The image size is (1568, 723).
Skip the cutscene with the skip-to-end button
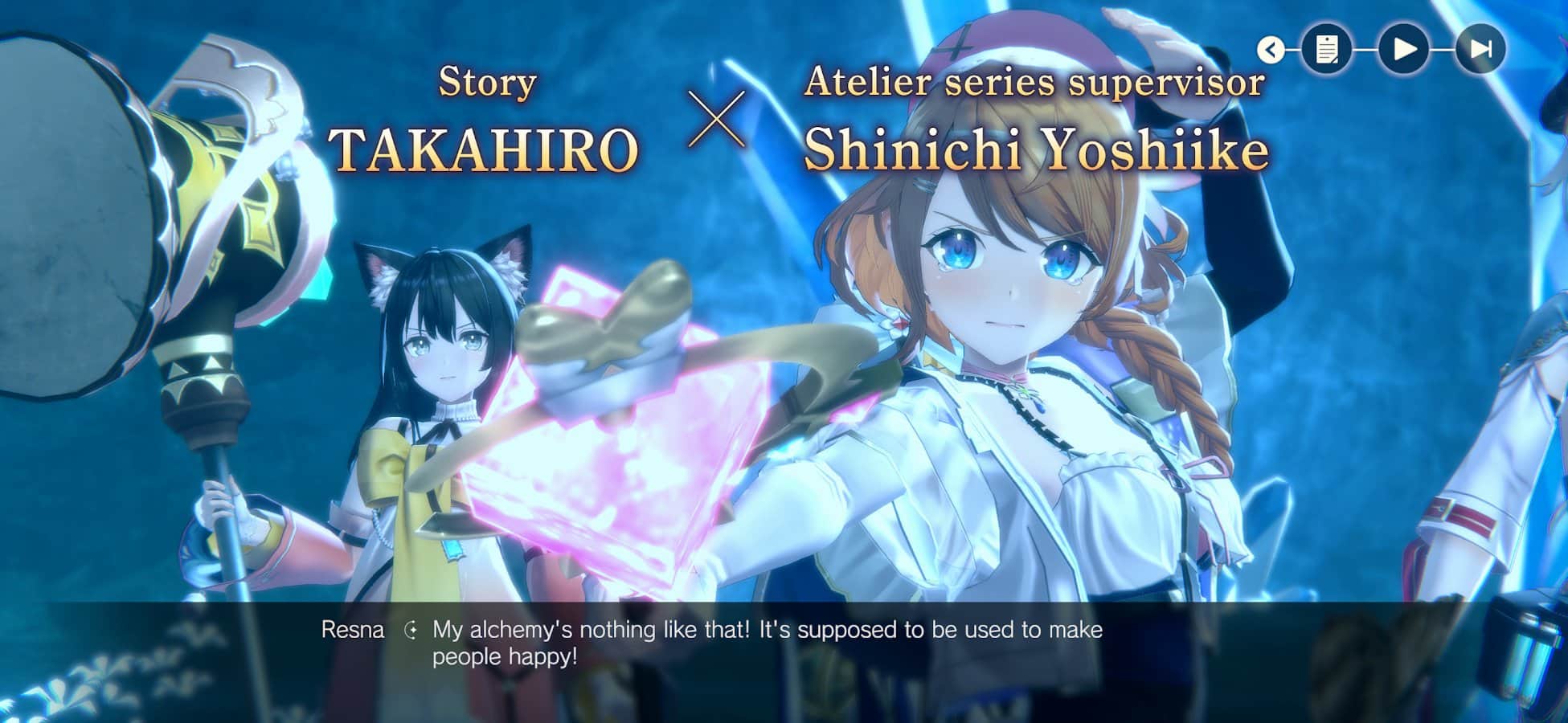(1480, 50)
